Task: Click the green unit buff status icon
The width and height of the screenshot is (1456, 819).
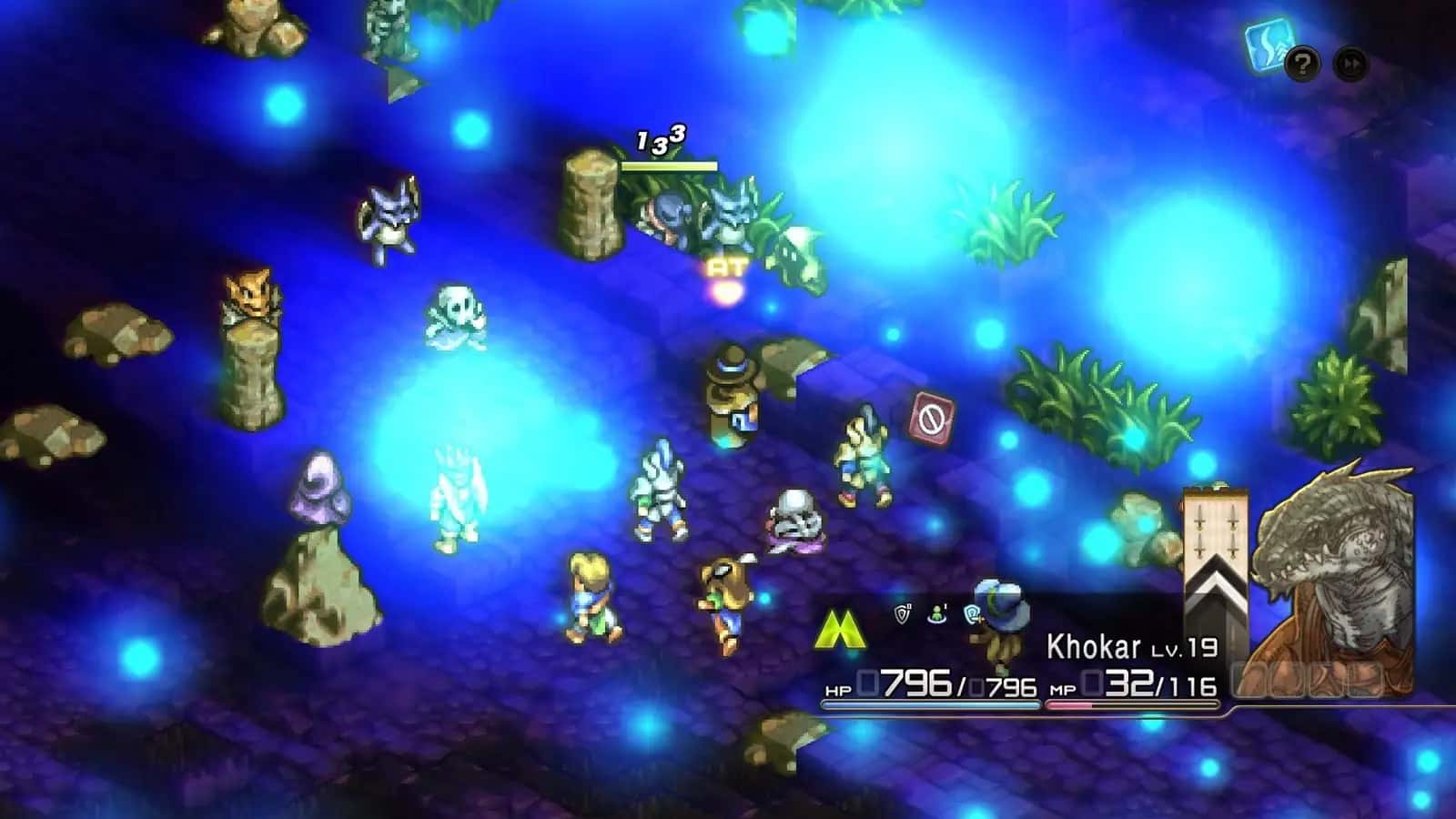Action: [935, 614]
